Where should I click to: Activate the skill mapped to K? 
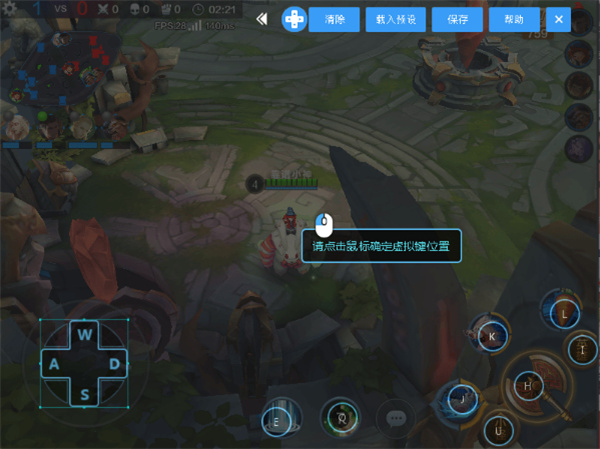[x=492, y=337]
